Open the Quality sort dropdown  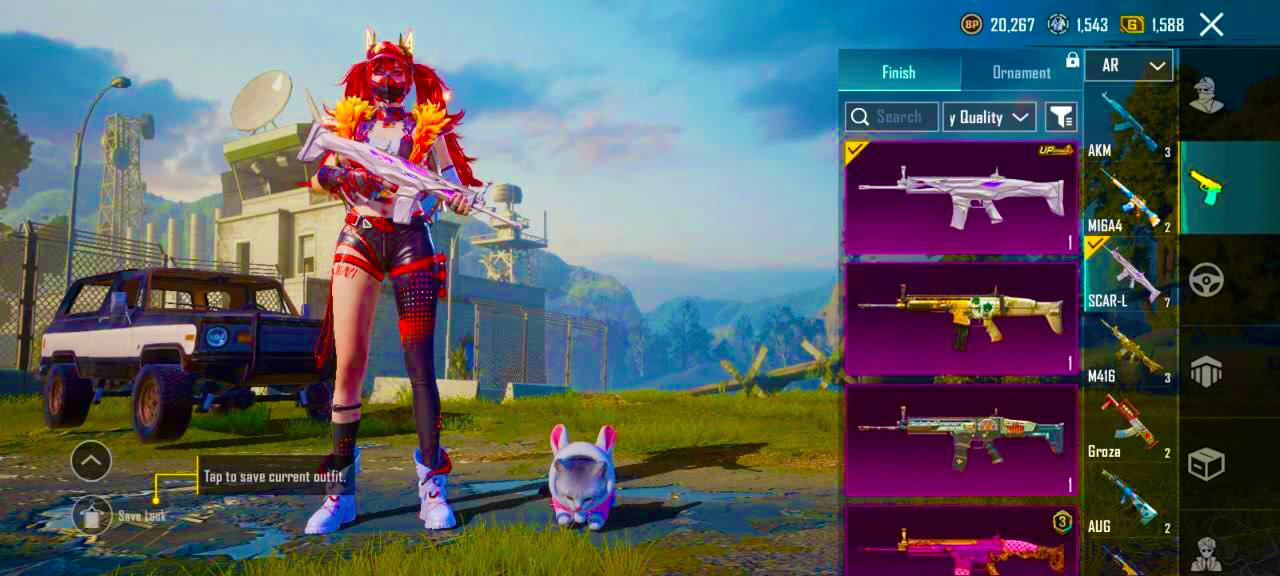(x=989, y=117)
